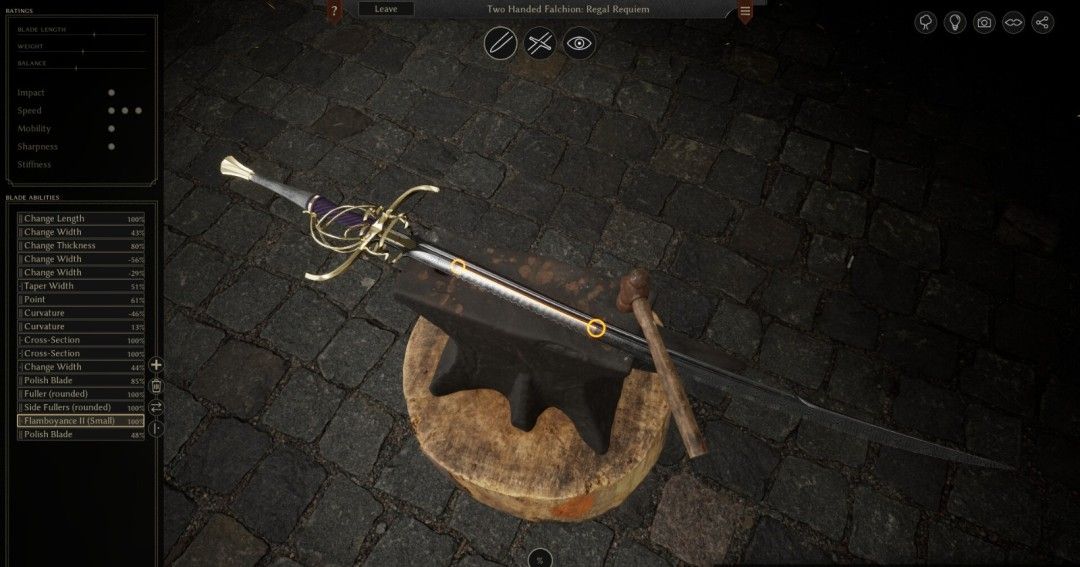The width and height of the screenshot is (1080, 567).
Task: Click the tree environment icon
Action: pos(926,22)
